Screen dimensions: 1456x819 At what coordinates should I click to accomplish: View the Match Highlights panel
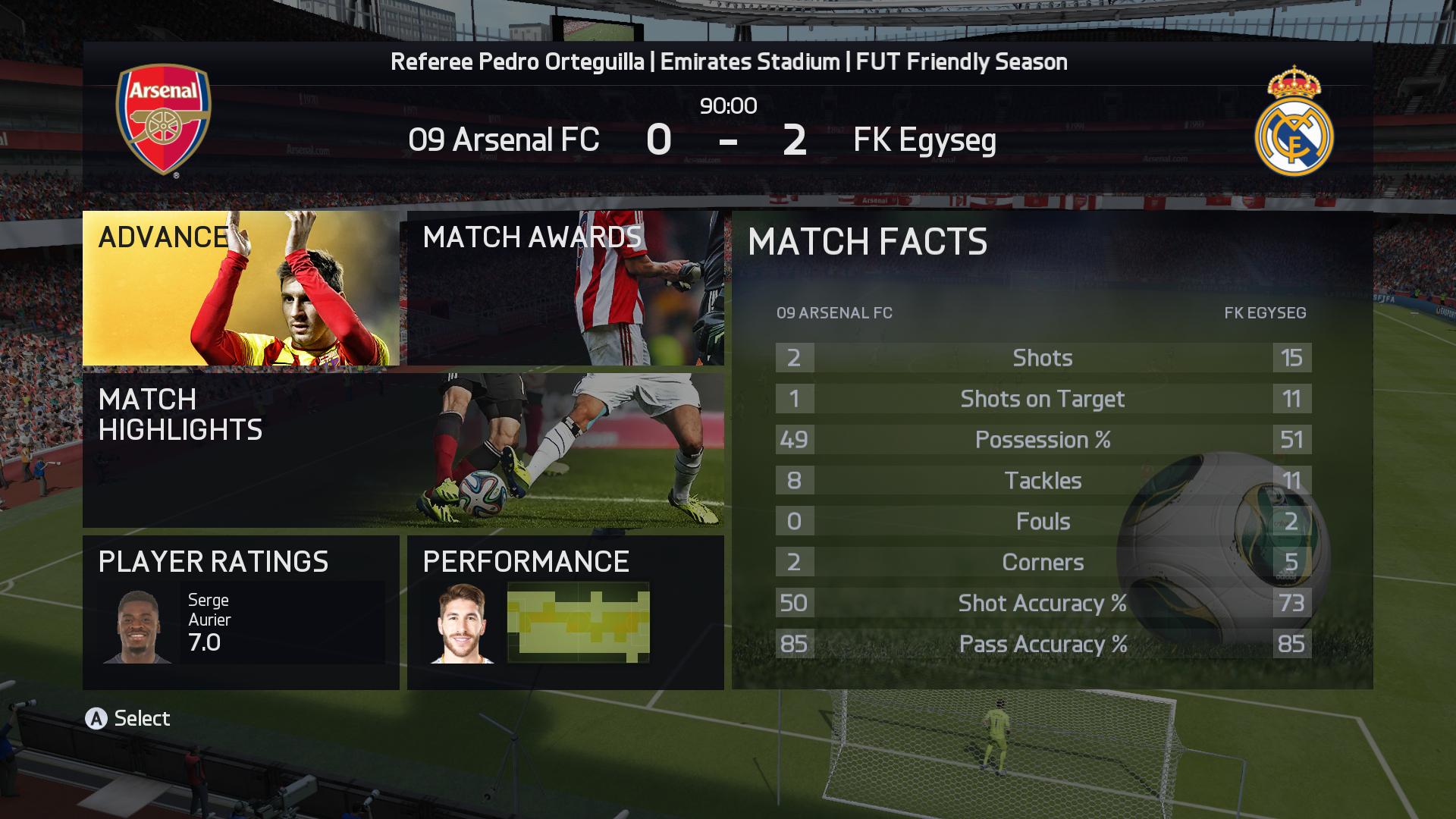point(403,450)
